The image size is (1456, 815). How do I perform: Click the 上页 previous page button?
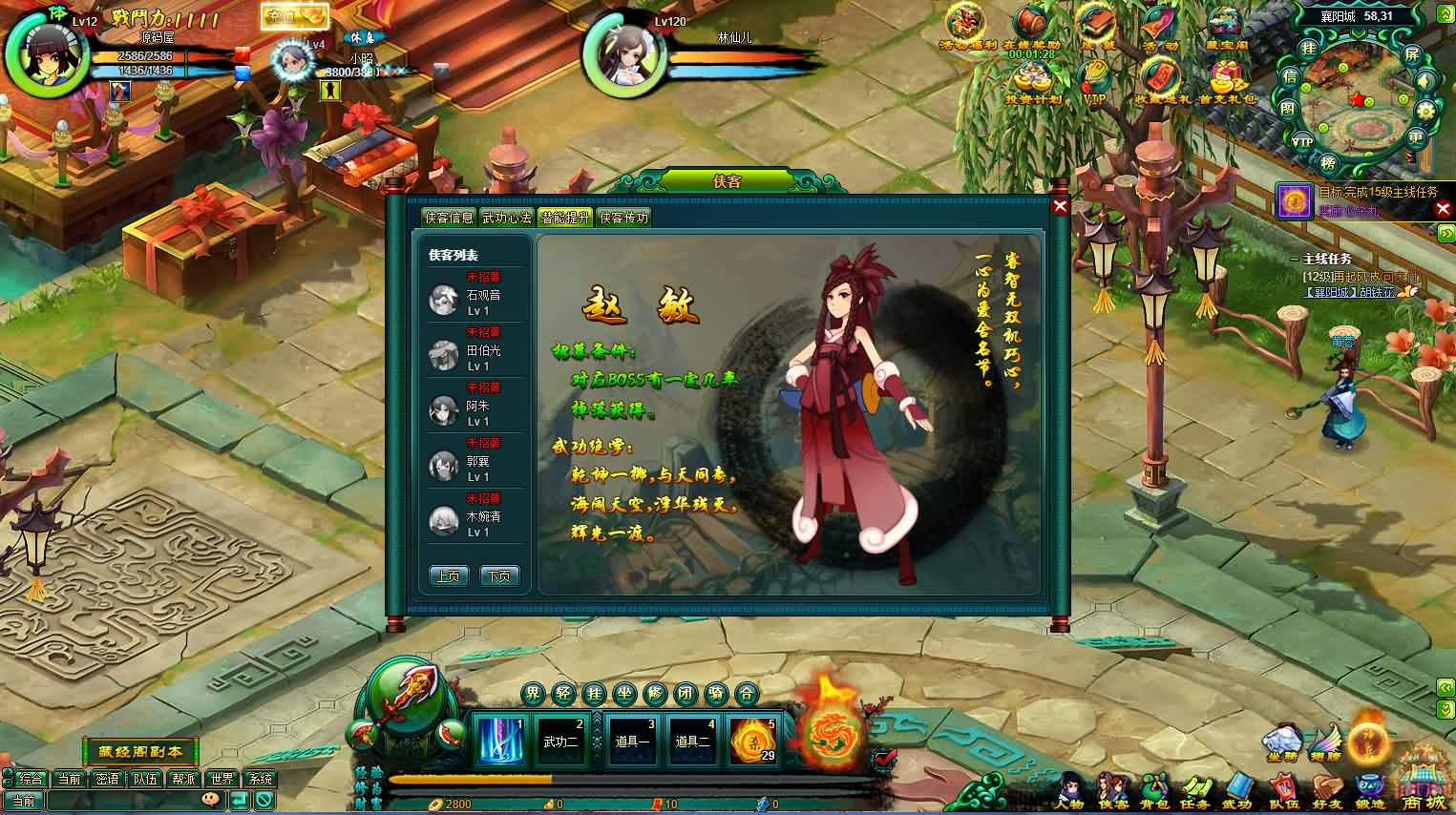point(447,575)
